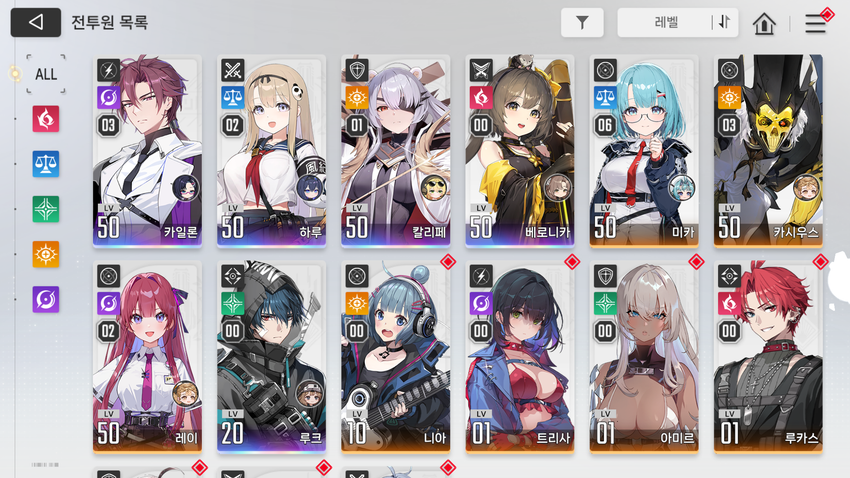Viewport: 850px width, 478px height.
Task: Go back using the arrow button
Action: 36,22
